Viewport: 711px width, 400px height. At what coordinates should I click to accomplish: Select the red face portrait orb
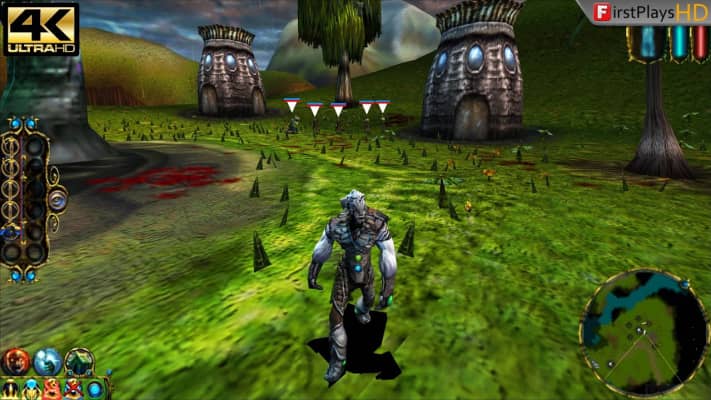pyautogui.click(x=15, y=360)
